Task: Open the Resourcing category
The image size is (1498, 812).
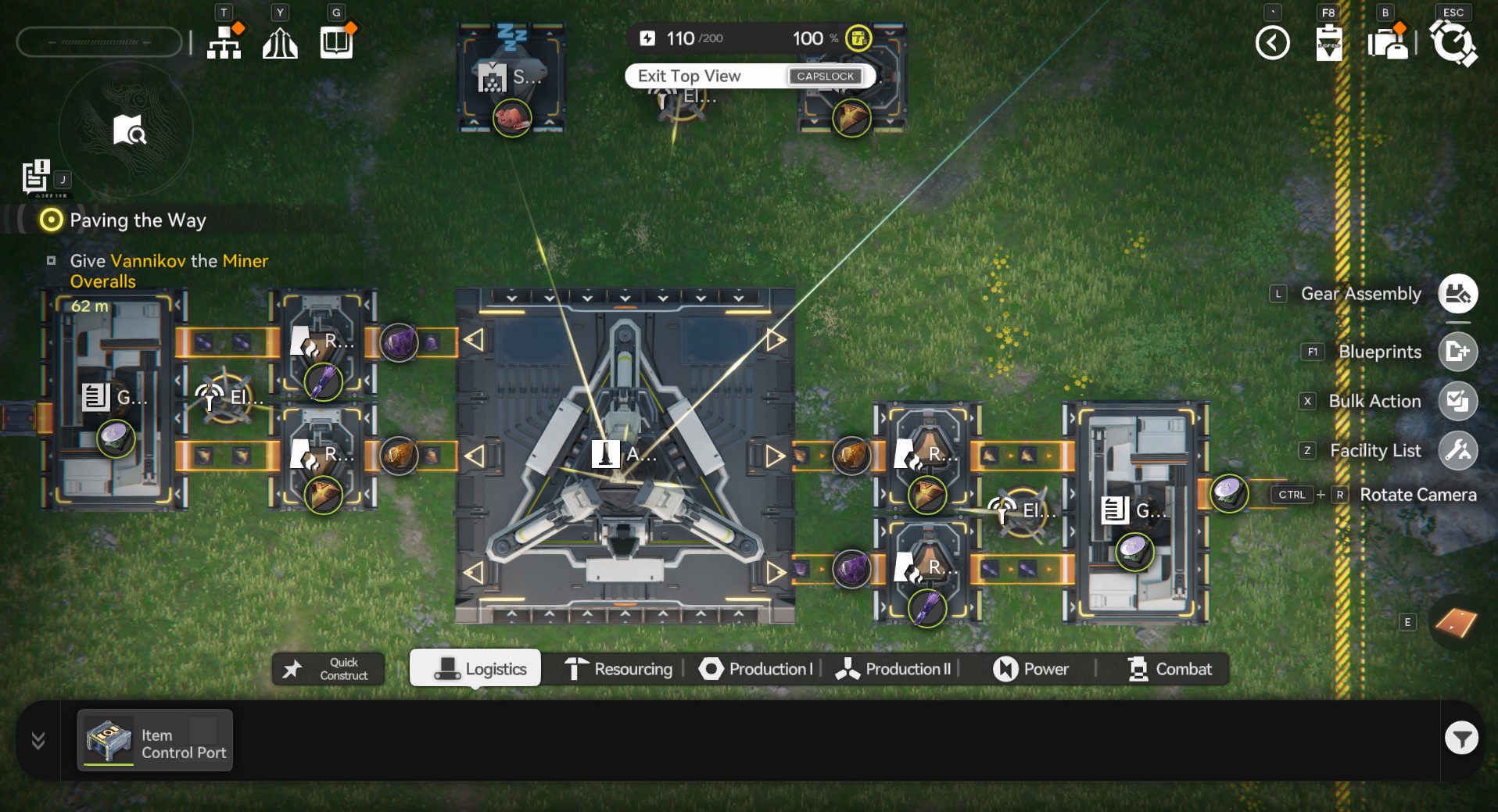Action: pyautogui.click(x=619, y=669)
